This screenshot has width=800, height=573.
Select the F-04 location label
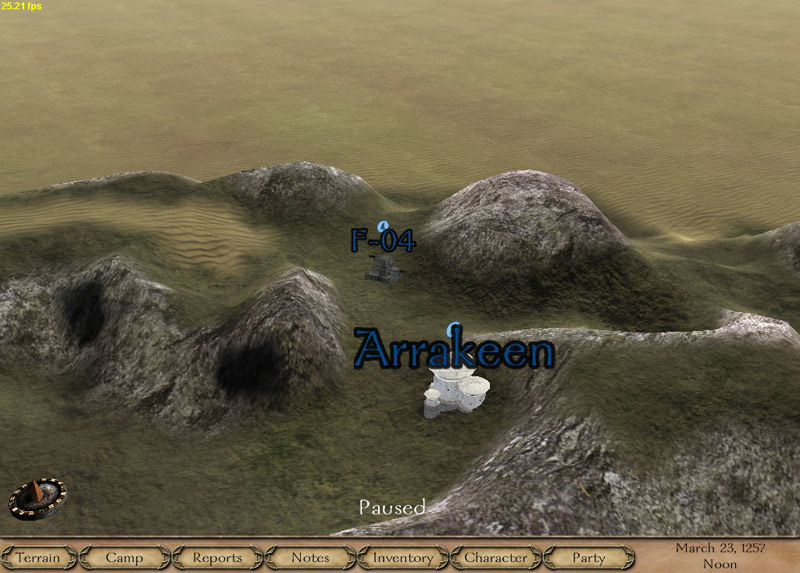pyautogui.click(x=382, y=240)
